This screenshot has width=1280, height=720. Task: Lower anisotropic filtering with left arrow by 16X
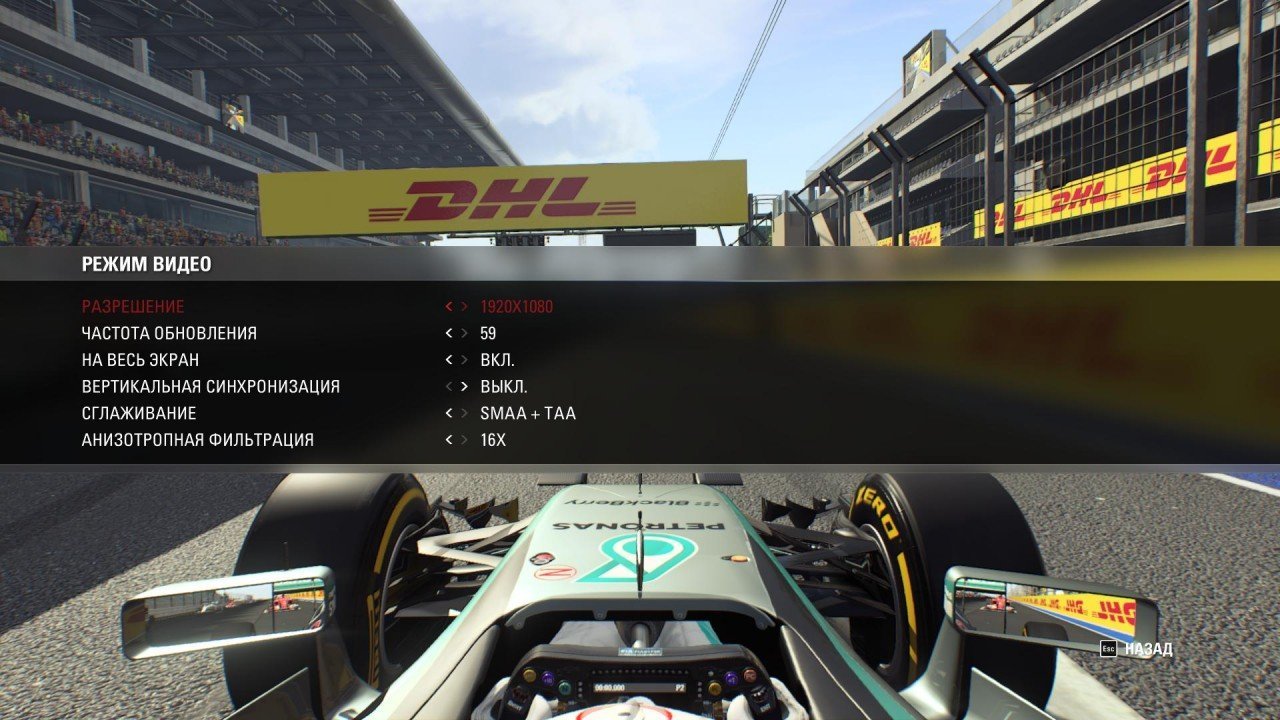point(449,440)
